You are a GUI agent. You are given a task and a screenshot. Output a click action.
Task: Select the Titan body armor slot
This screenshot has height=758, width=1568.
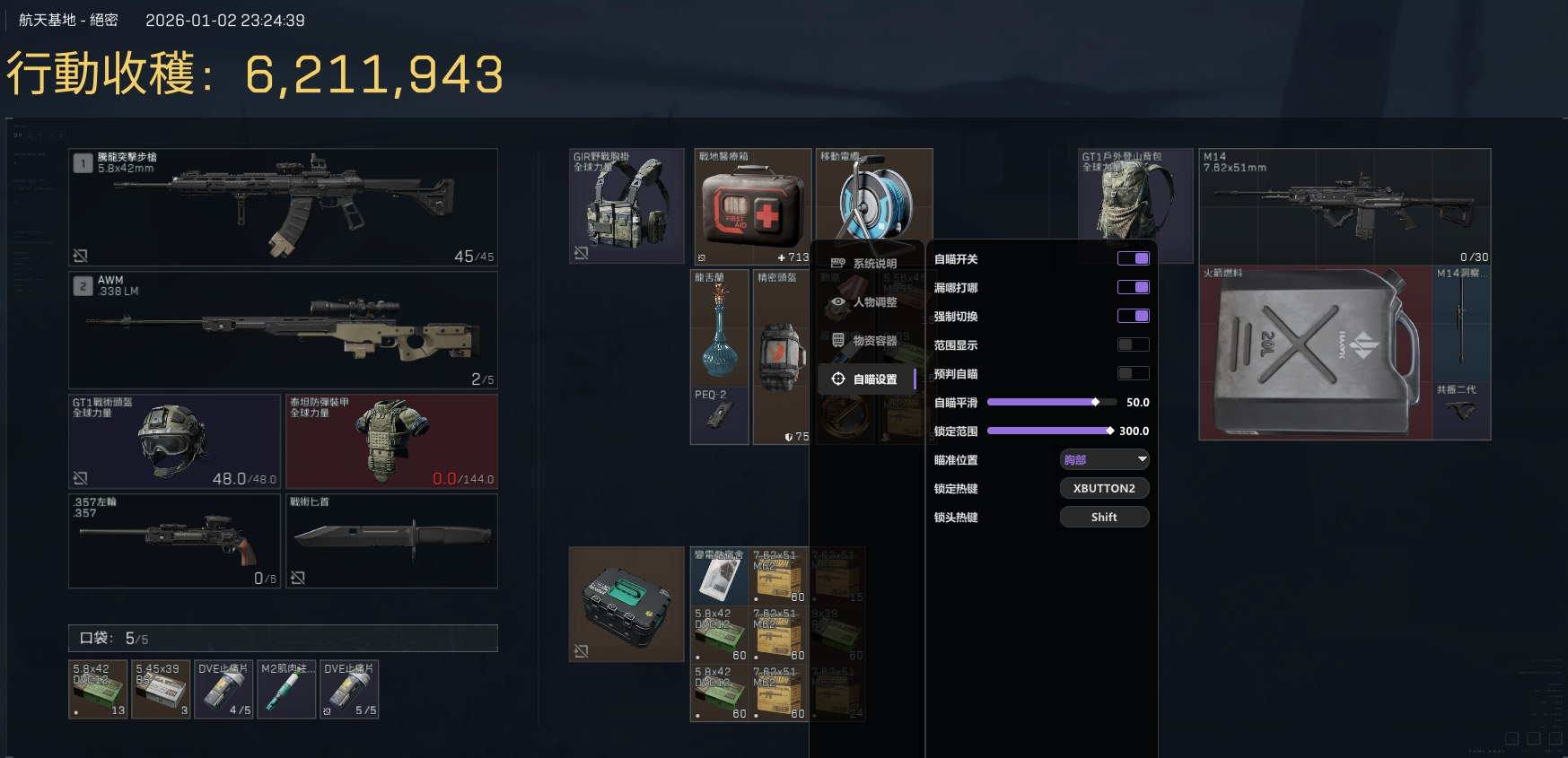tap(391, 441)
